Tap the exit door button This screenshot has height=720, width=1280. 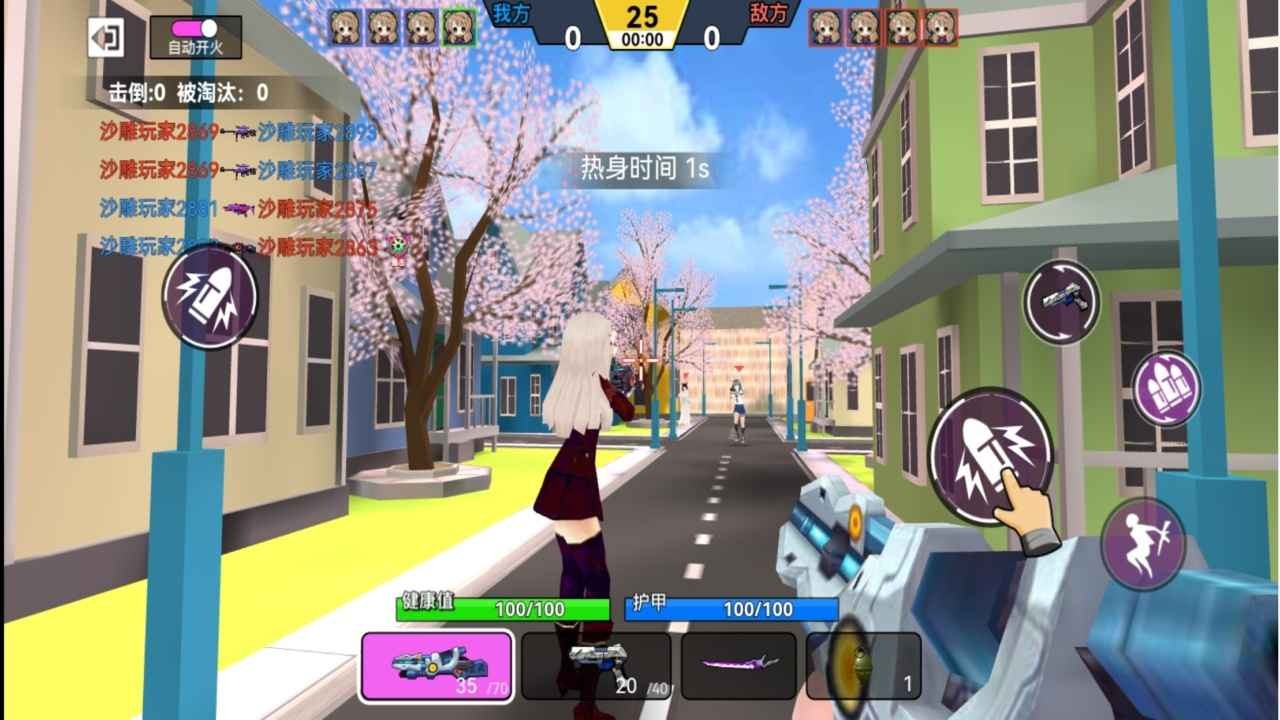[105, 38]
